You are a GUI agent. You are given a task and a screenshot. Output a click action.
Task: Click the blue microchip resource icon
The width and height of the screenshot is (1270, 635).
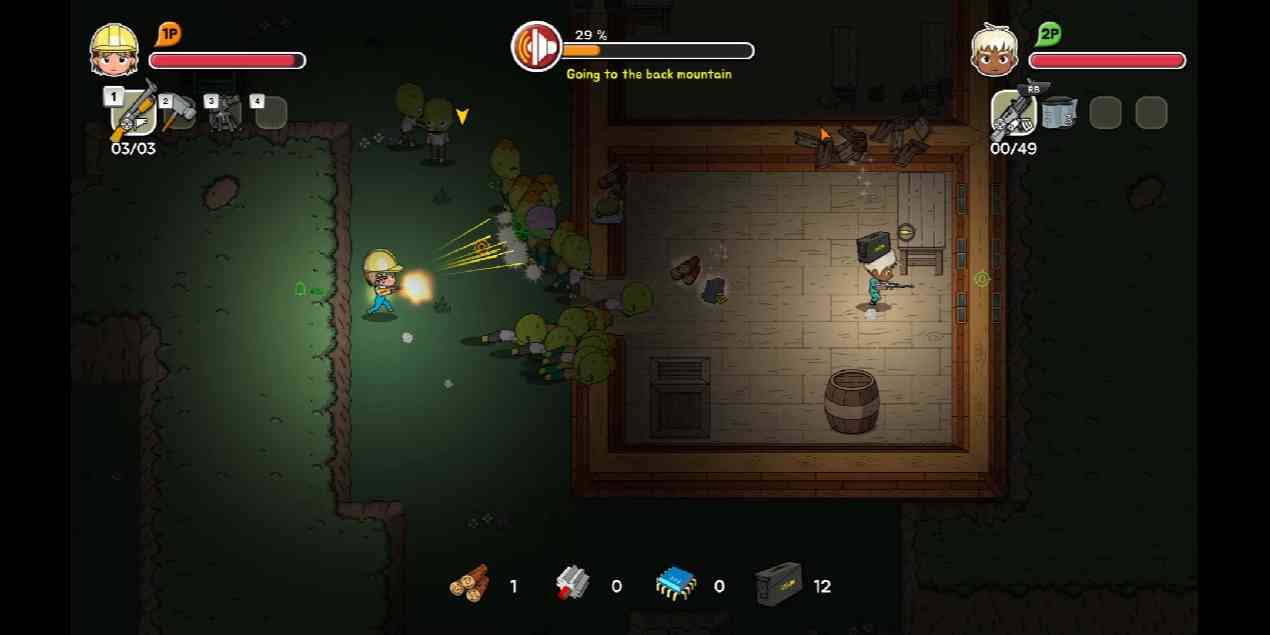pyautogui.click(x=676, y=584)
